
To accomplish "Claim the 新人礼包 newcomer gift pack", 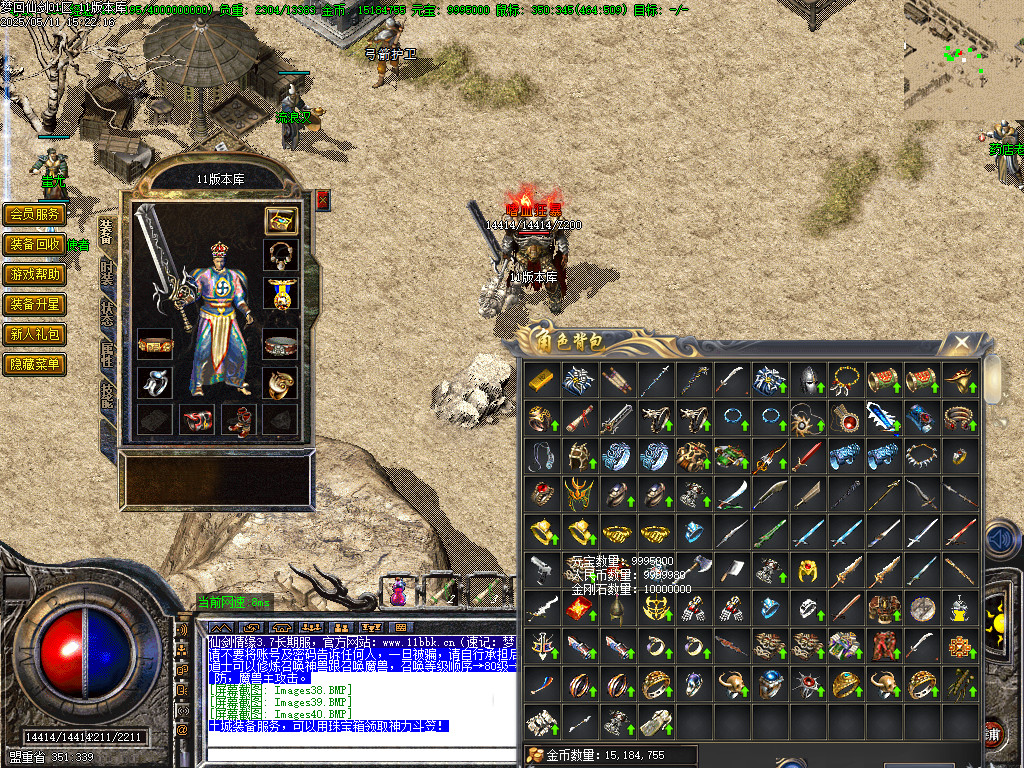I will (35, 334).
